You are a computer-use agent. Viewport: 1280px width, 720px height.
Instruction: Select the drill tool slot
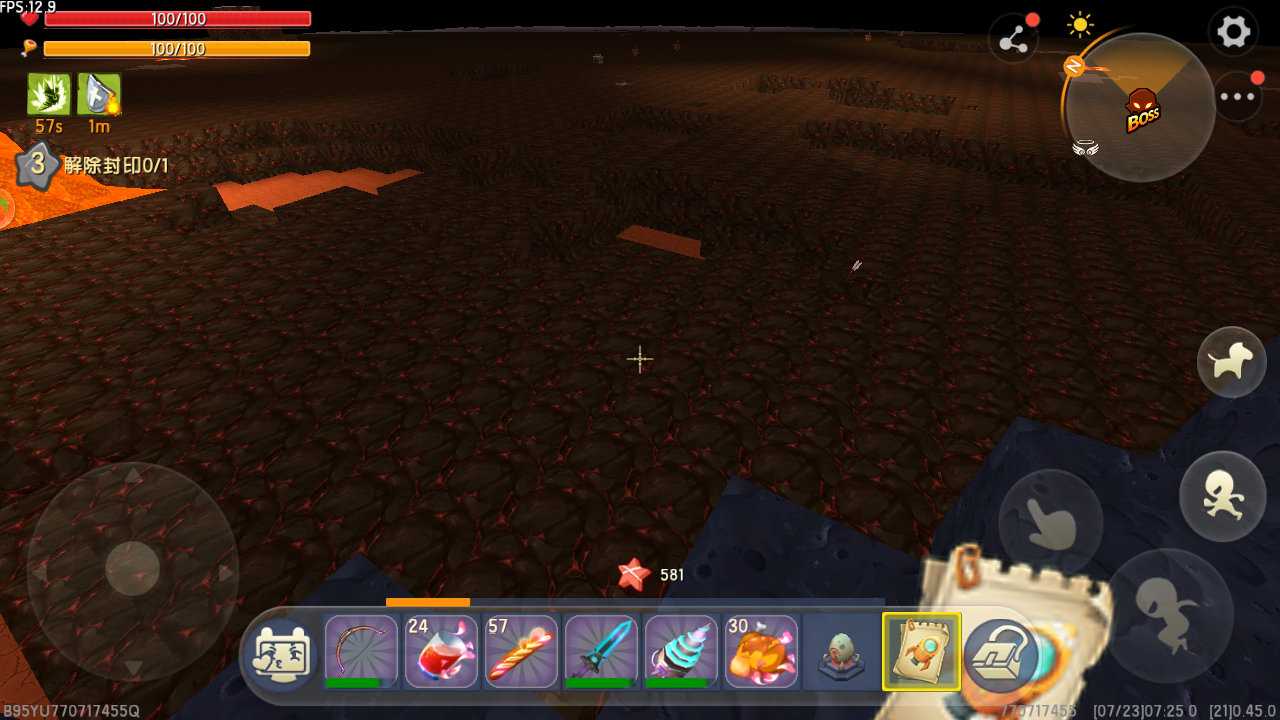coord(681,651)
